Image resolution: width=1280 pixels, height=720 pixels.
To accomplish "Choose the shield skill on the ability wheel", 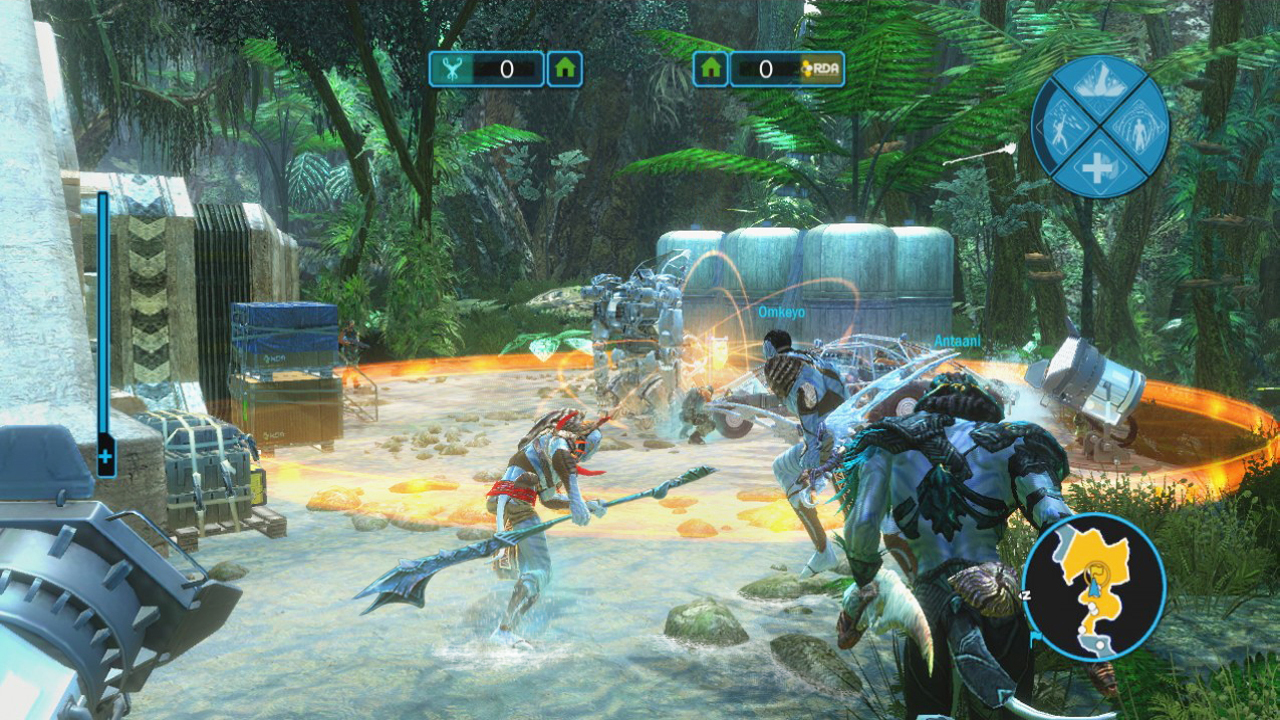I will pyautogui.click(x=1140, y=130).
